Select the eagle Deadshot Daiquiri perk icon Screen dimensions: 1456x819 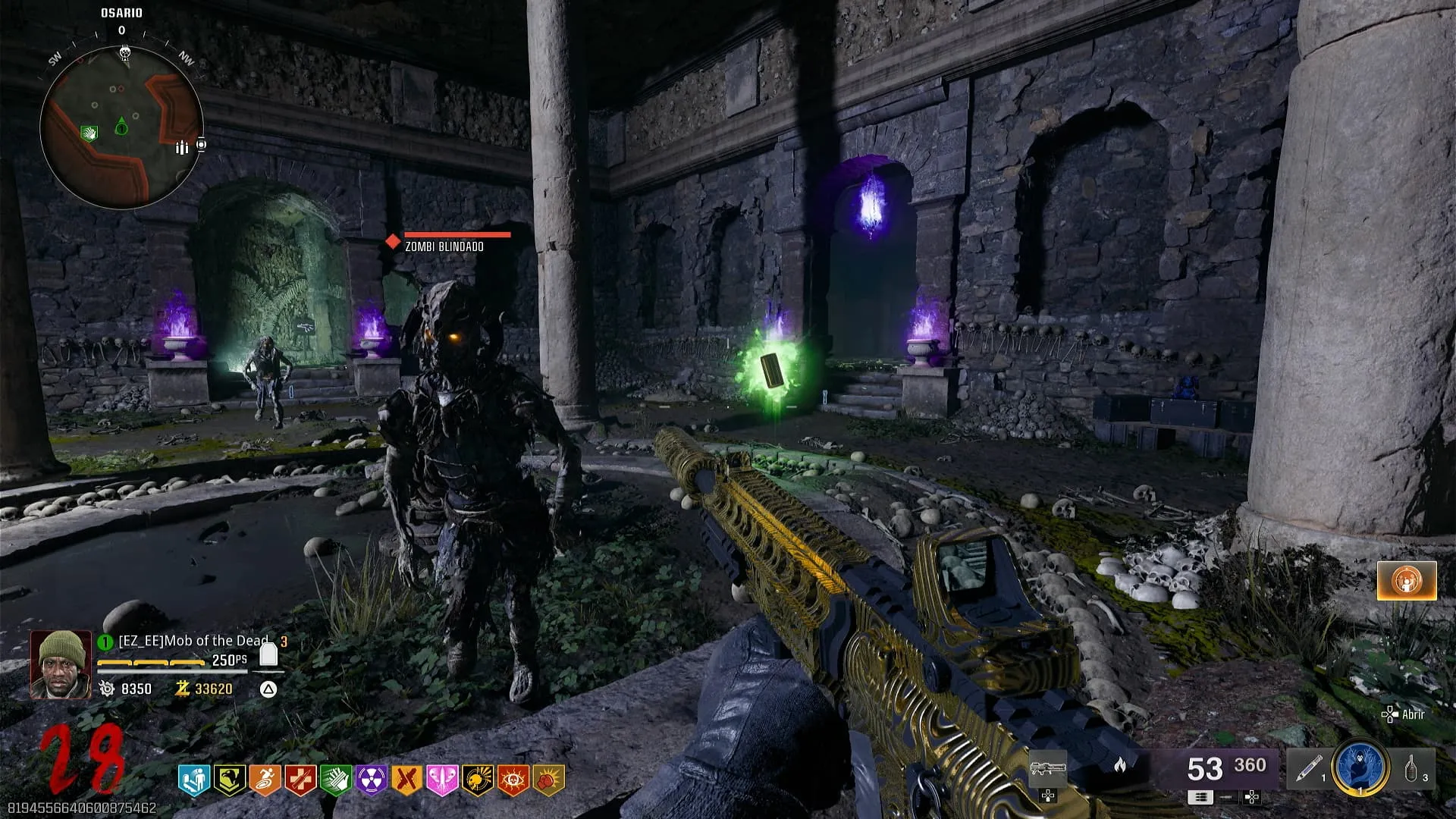tap(229, 780)
